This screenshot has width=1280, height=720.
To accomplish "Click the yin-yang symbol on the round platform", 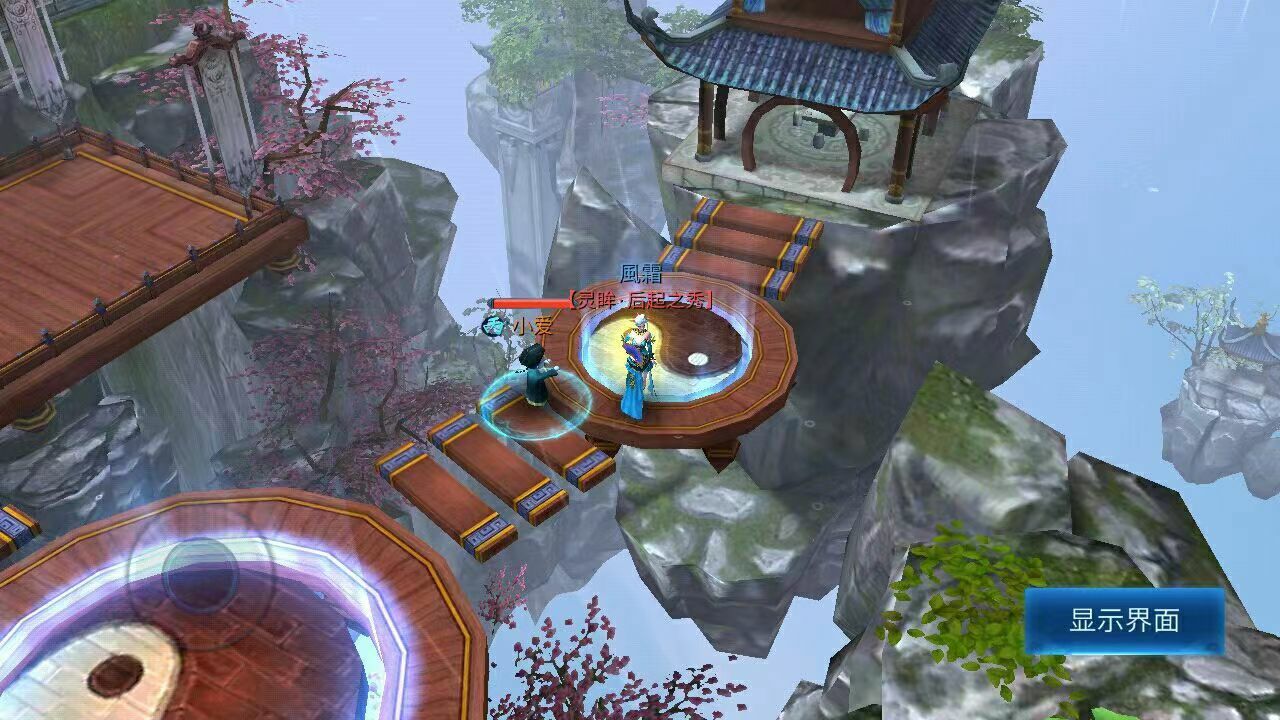I will [x=668, y=356].
